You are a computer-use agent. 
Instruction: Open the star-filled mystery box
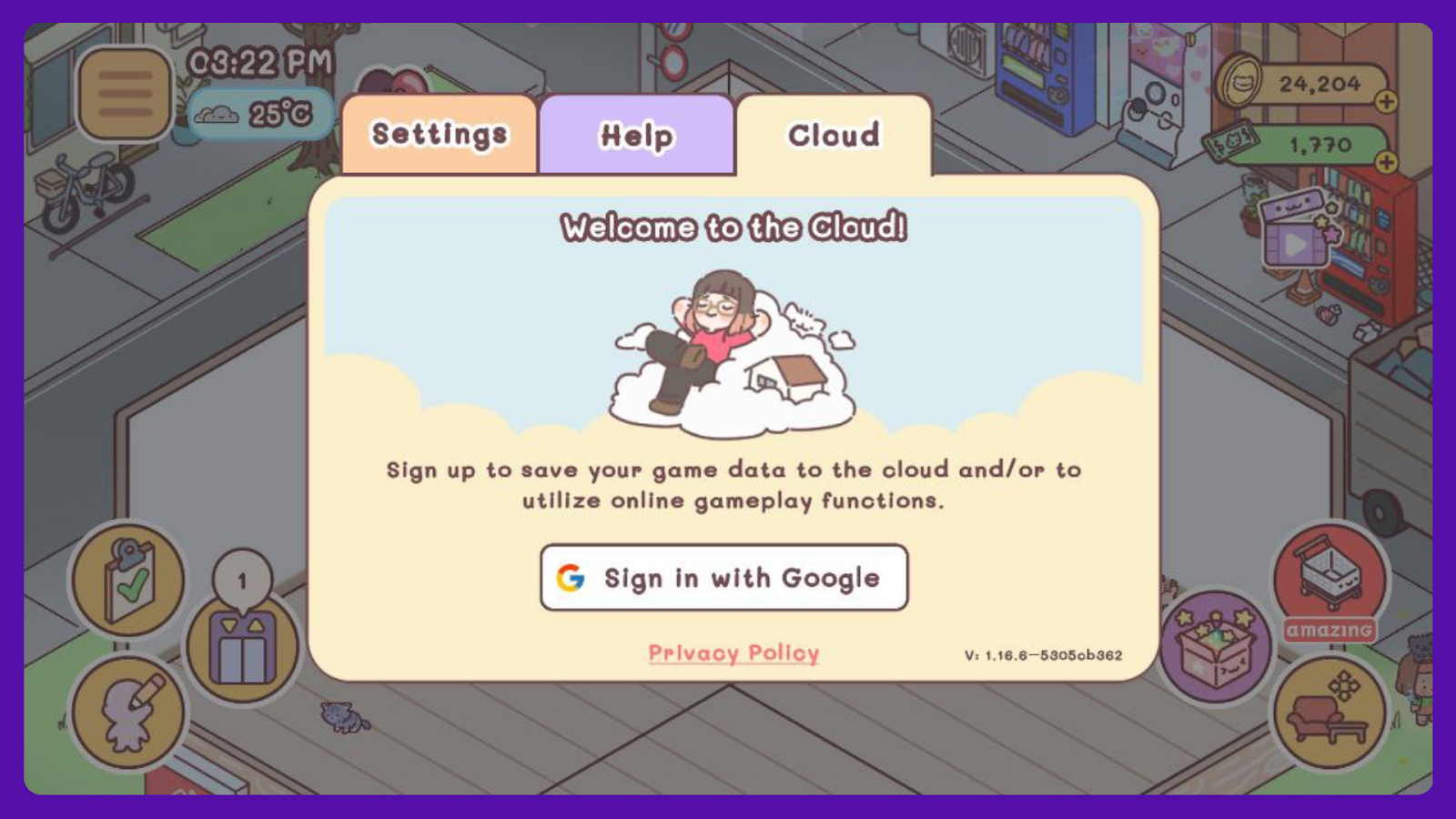[x=1216, y=645]
